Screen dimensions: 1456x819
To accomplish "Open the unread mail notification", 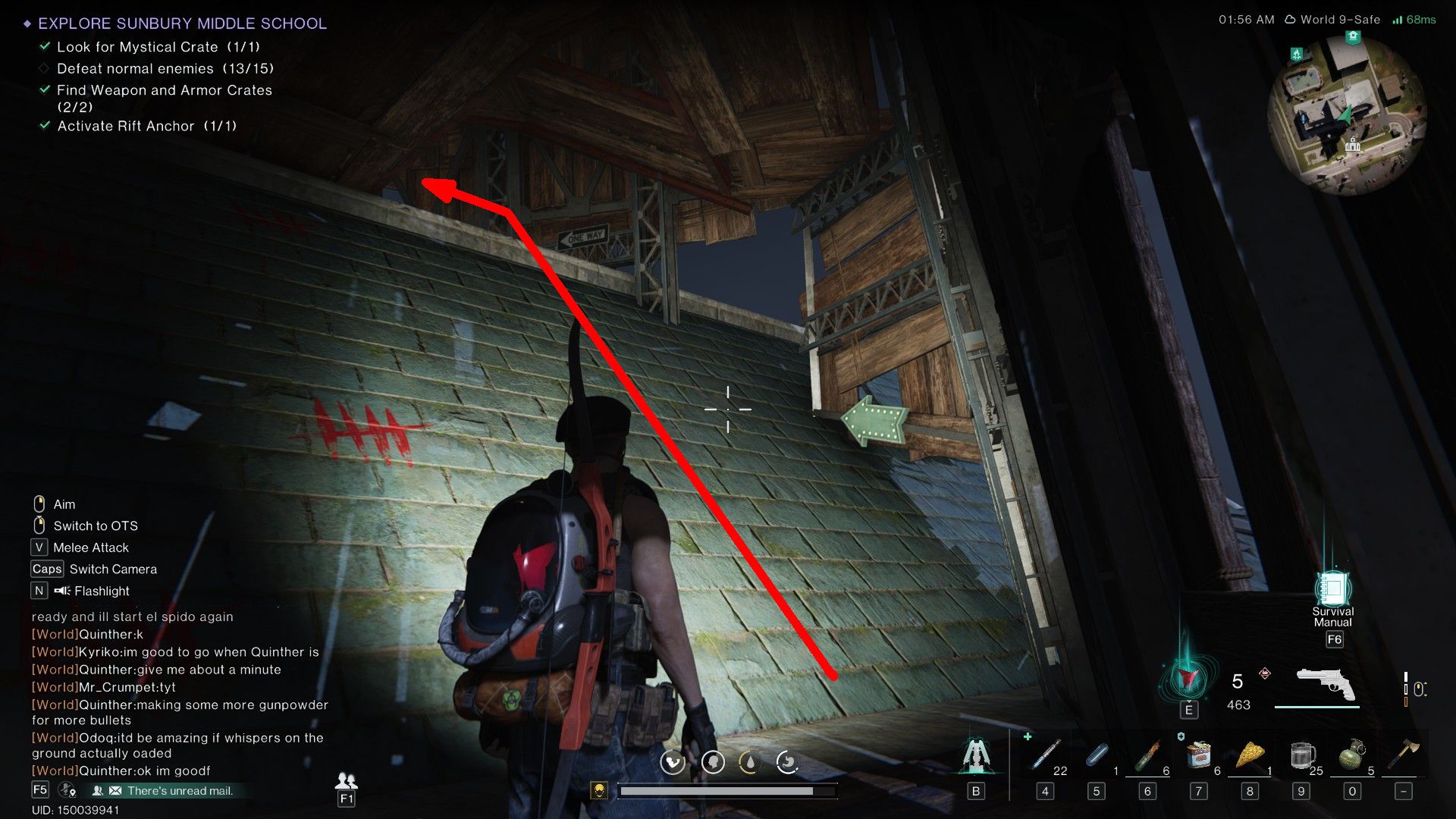I will (x=180, y=790).
